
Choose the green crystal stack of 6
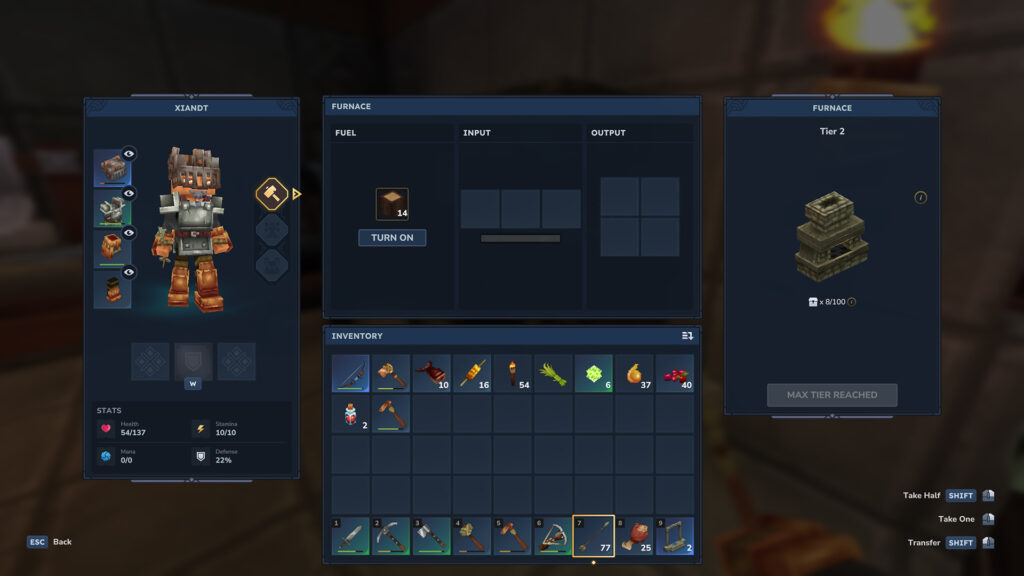coord(594,373)
